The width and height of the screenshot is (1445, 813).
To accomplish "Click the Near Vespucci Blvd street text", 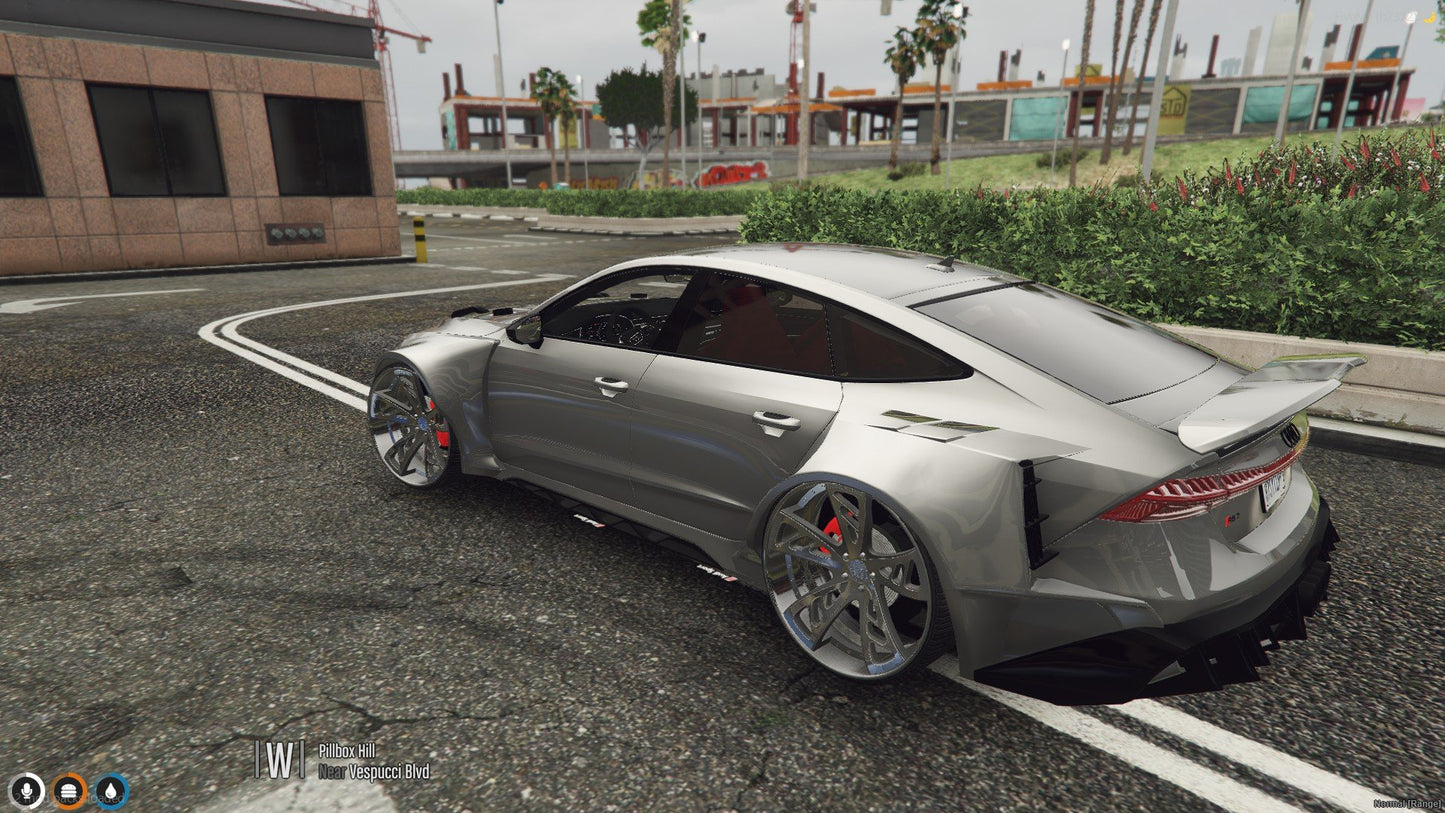I will tap(375, 771).
